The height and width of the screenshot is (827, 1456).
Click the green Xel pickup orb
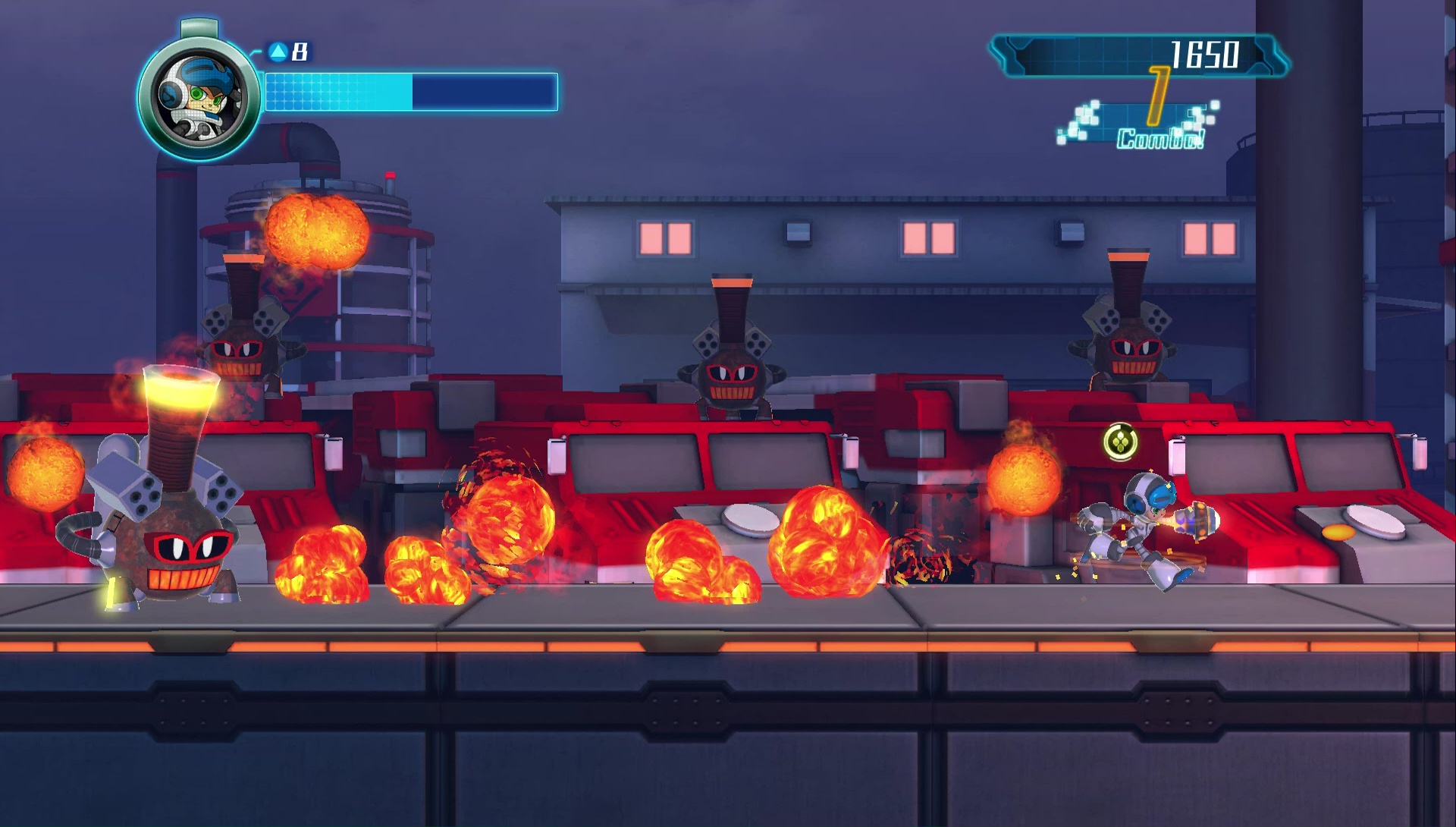pos(1122,441)
